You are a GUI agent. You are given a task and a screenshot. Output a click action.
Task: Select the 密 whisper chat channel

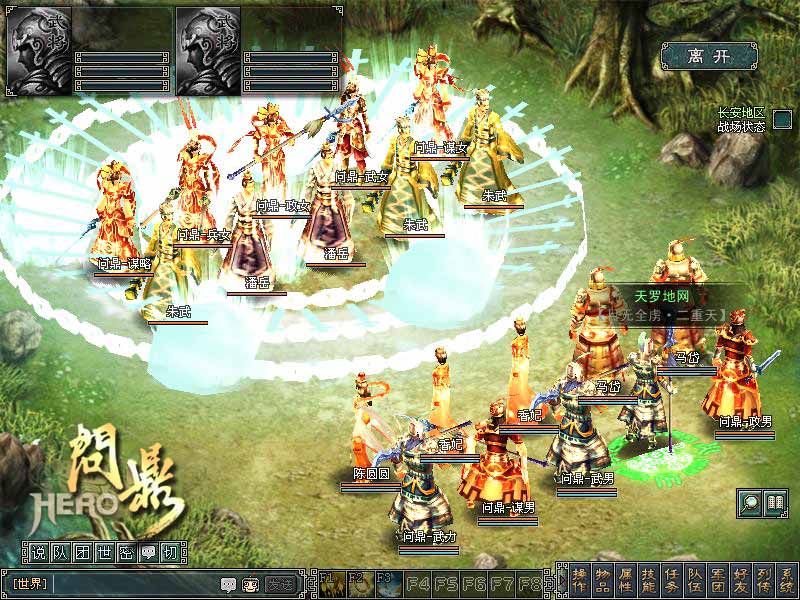124,552
